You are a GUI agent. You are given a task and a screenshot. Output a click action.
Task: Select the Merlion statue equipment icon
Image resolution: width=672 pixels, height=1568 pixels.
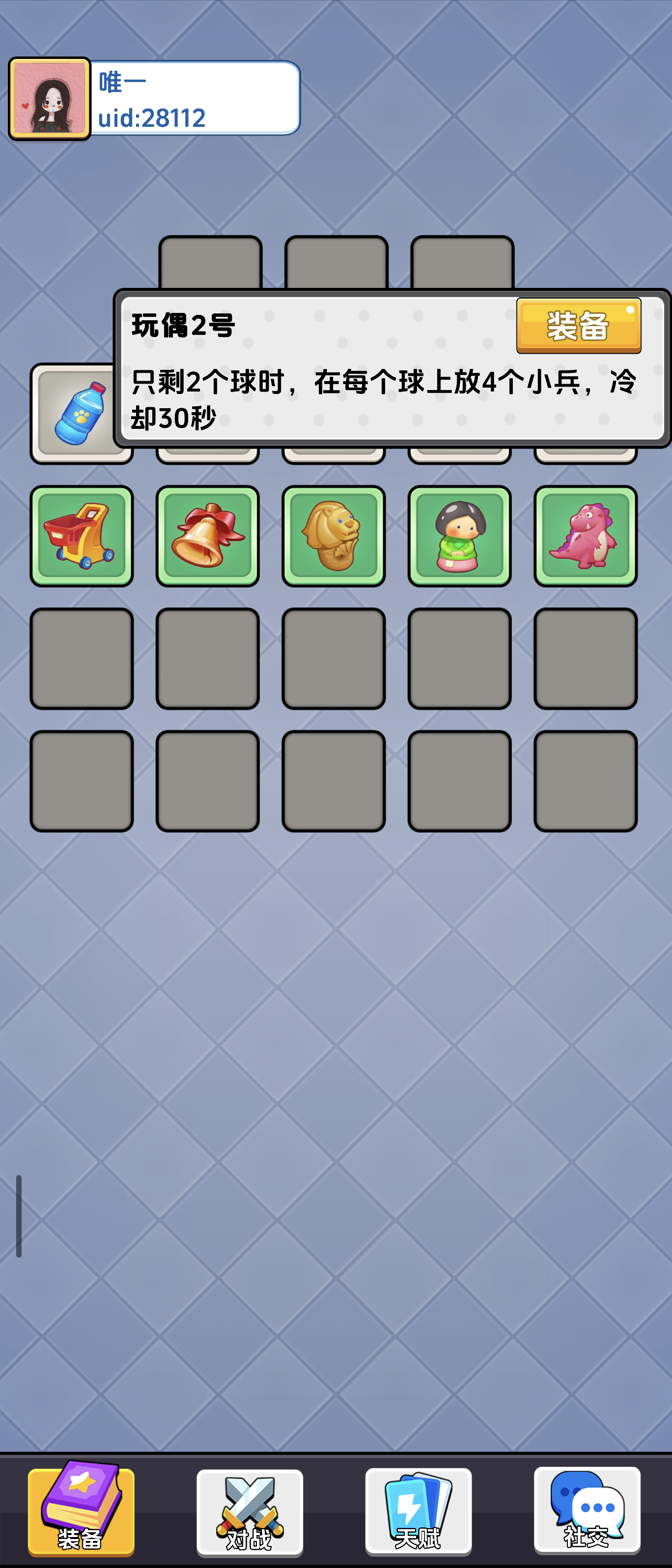(334, 535)
